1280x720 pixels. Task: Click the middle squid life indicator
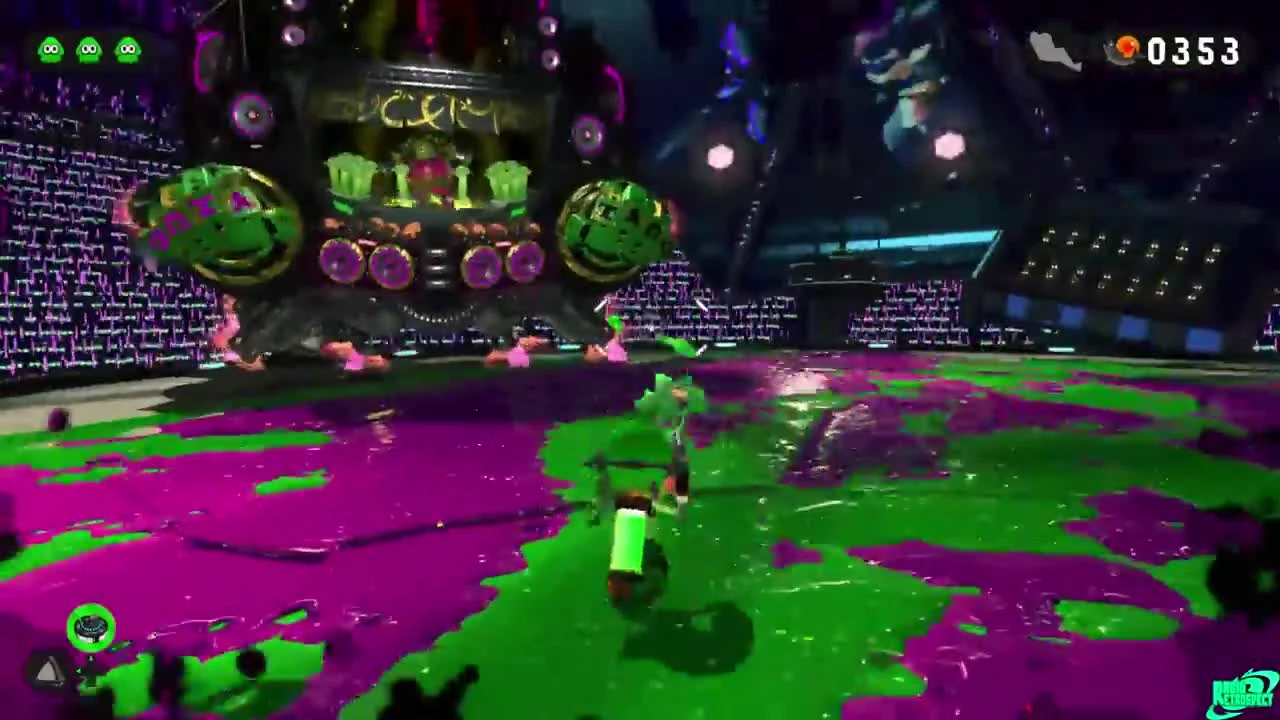[x=89, y=48]
